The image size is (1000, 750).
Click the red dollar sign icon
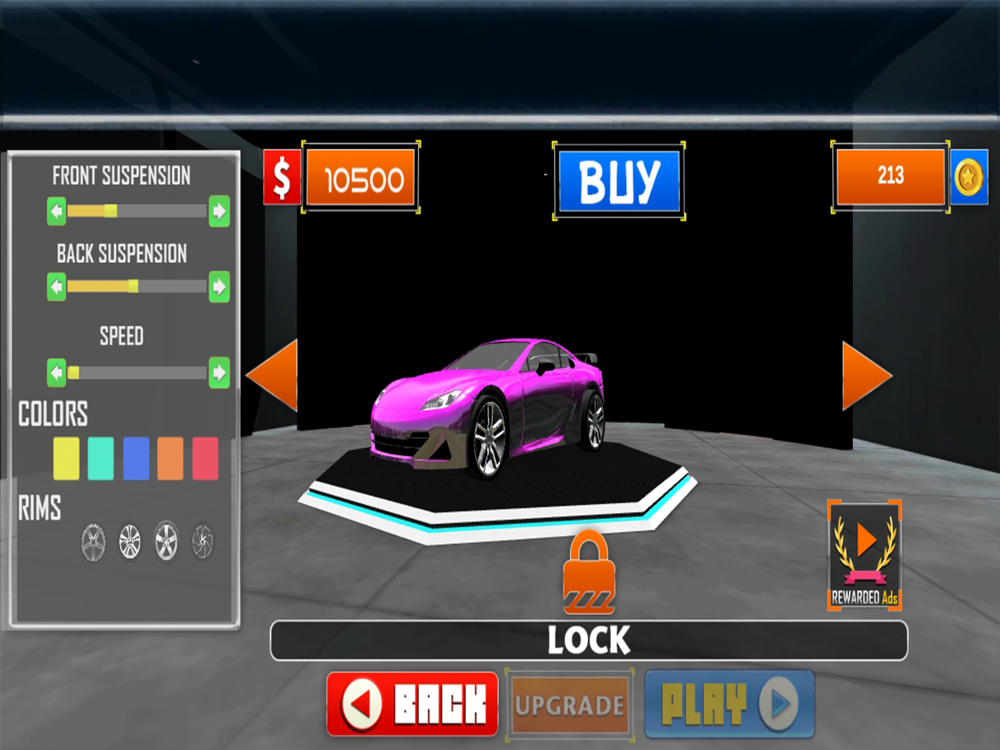pyautogui.click(x=282, y=179)
